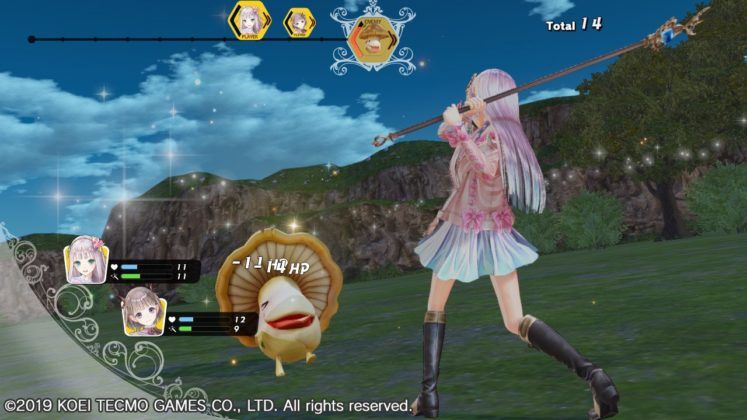747x420 pixels.
Task: Click the small second player turn-order hexagon
Action: click(x=297, y=22)
